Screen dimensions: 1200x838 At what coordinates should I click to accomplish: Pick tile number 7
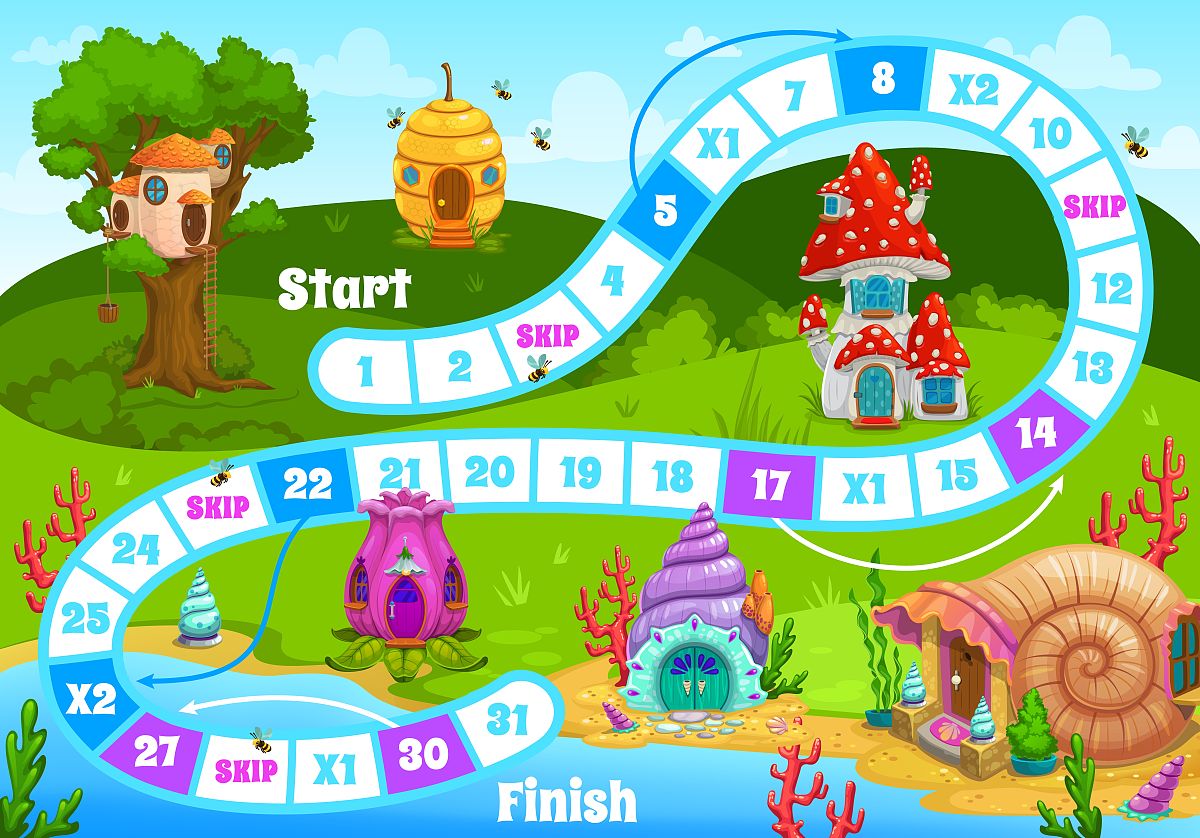point(794,96)
